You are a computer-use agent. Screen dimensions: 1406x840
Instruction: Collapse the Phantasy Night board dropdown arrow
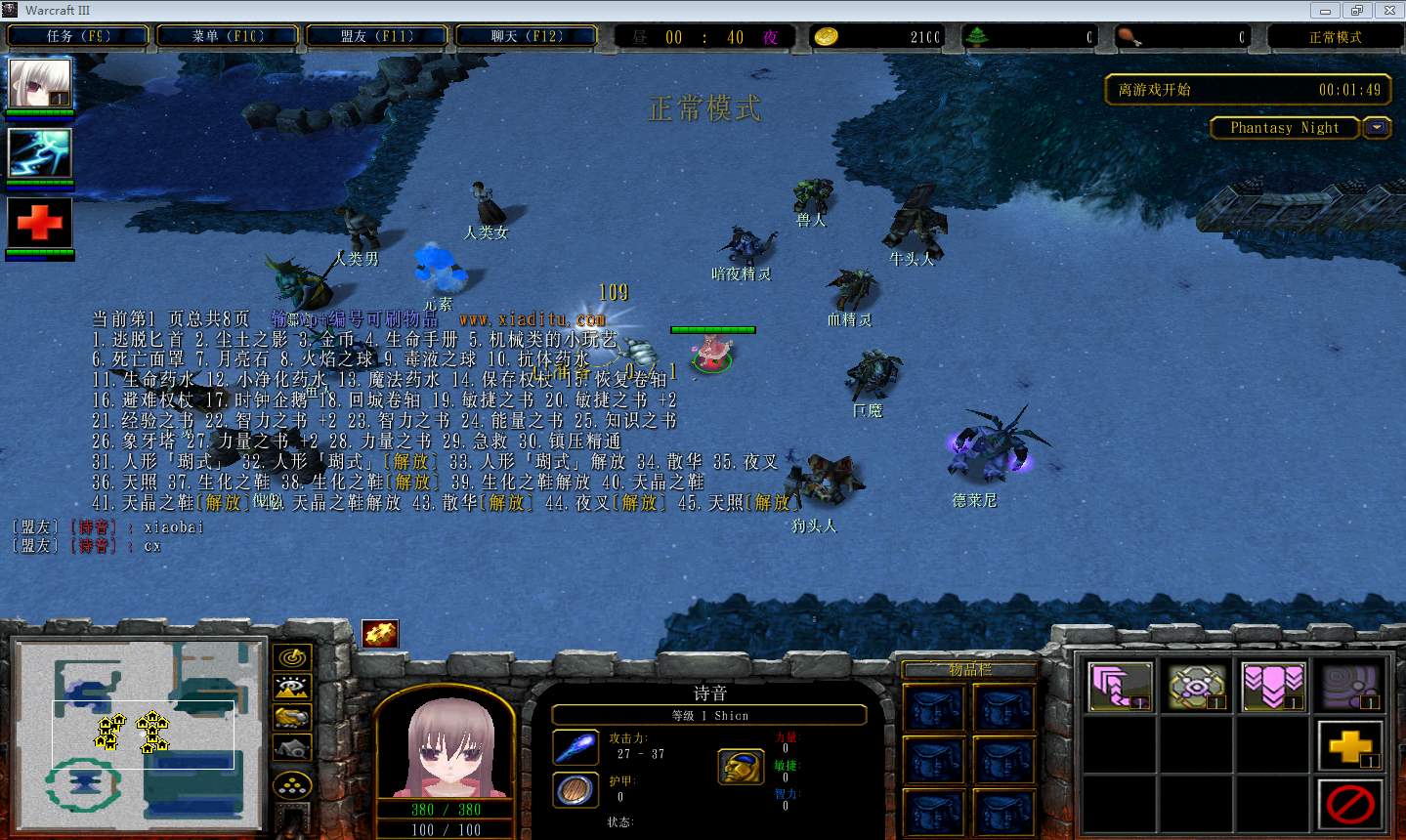[1377, 128]
